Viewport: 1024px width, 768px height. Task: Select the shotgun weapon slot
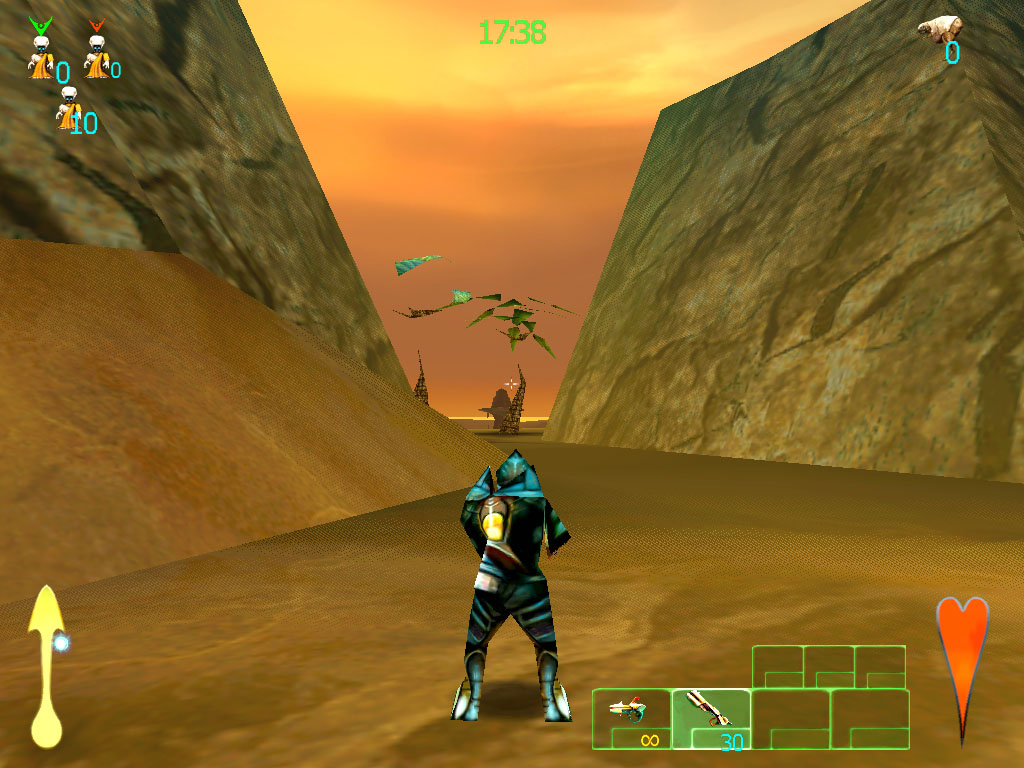pos(711,719)
